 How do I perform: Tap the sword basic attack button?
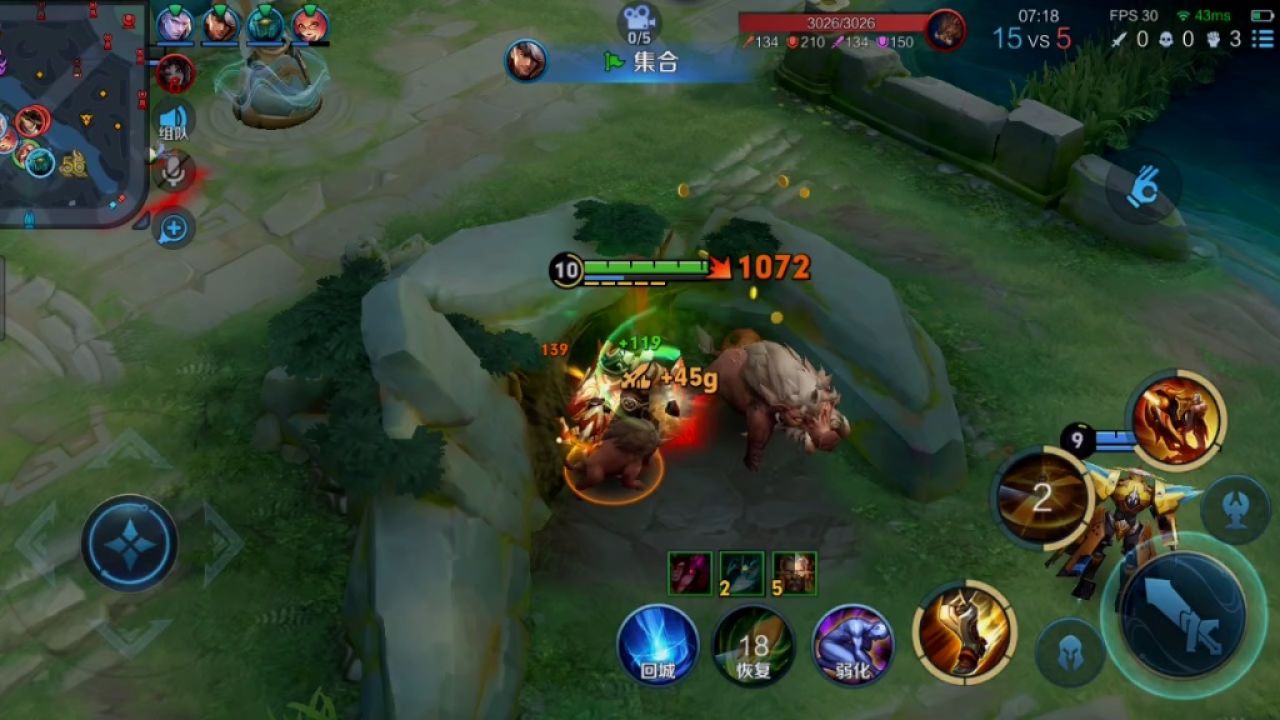[x=1183, y=614]
